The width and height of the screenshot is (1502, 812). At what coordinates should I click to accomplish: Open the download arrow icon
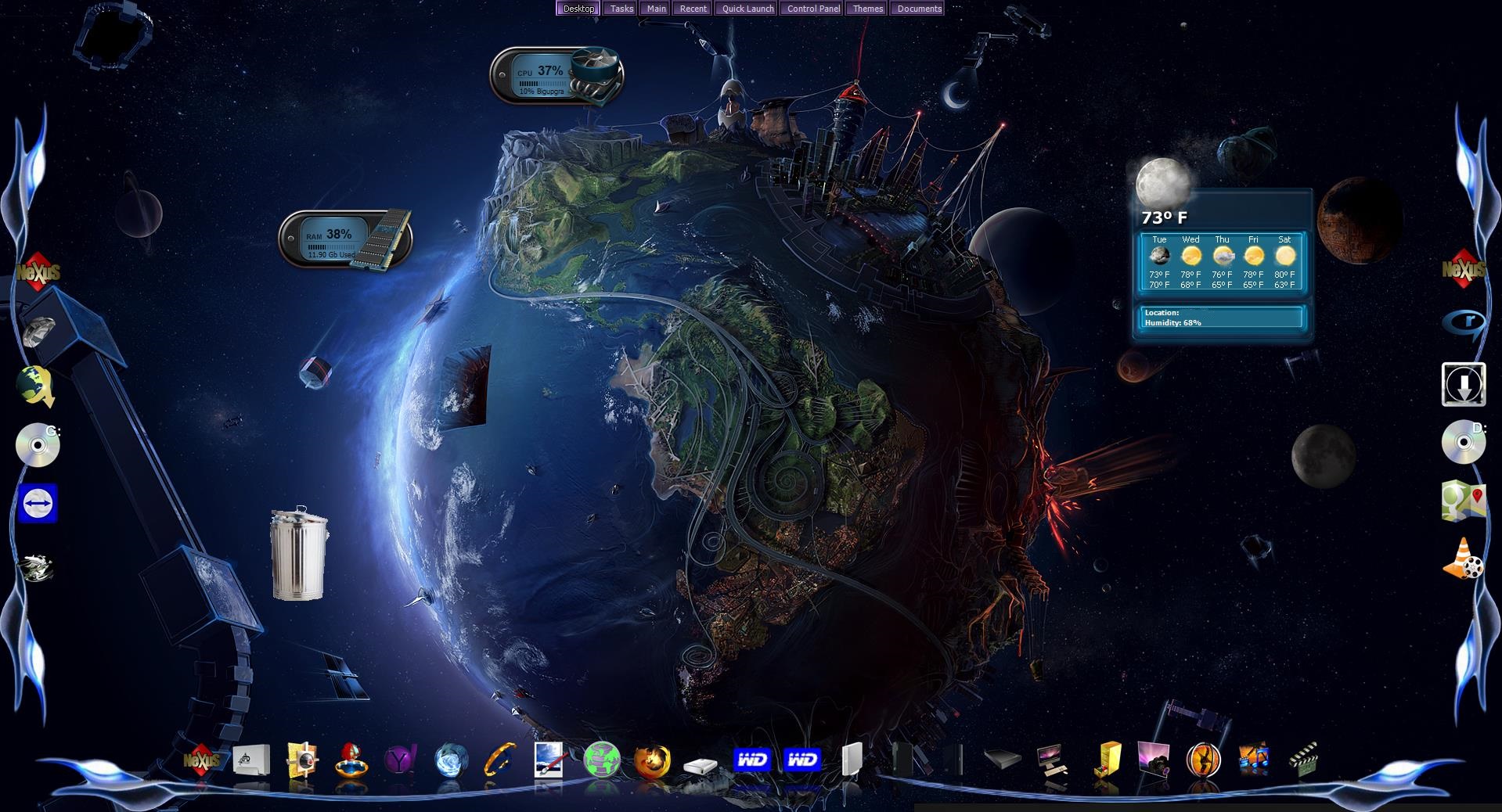coord(1463,384)
